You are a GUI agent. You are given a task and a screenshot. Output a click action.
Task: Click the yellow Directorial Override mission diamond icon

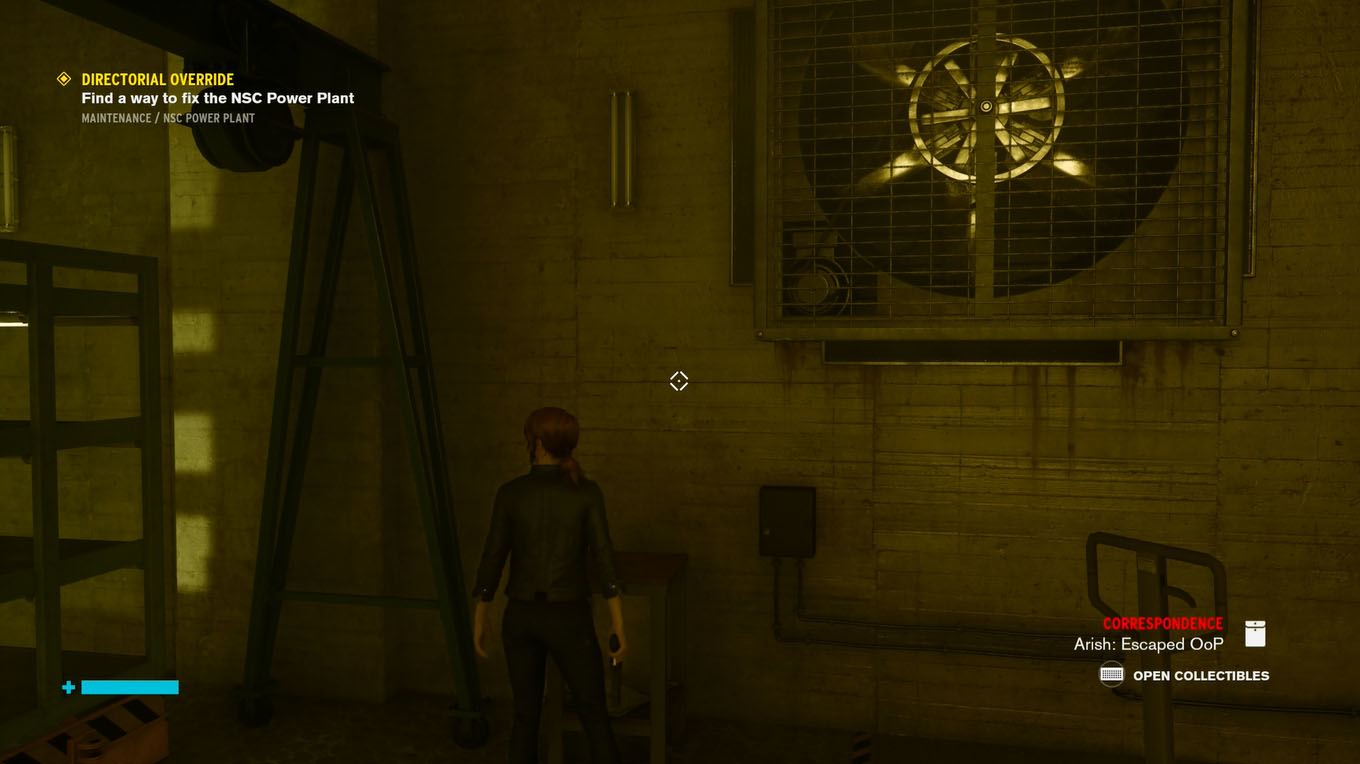pos(64,78)
